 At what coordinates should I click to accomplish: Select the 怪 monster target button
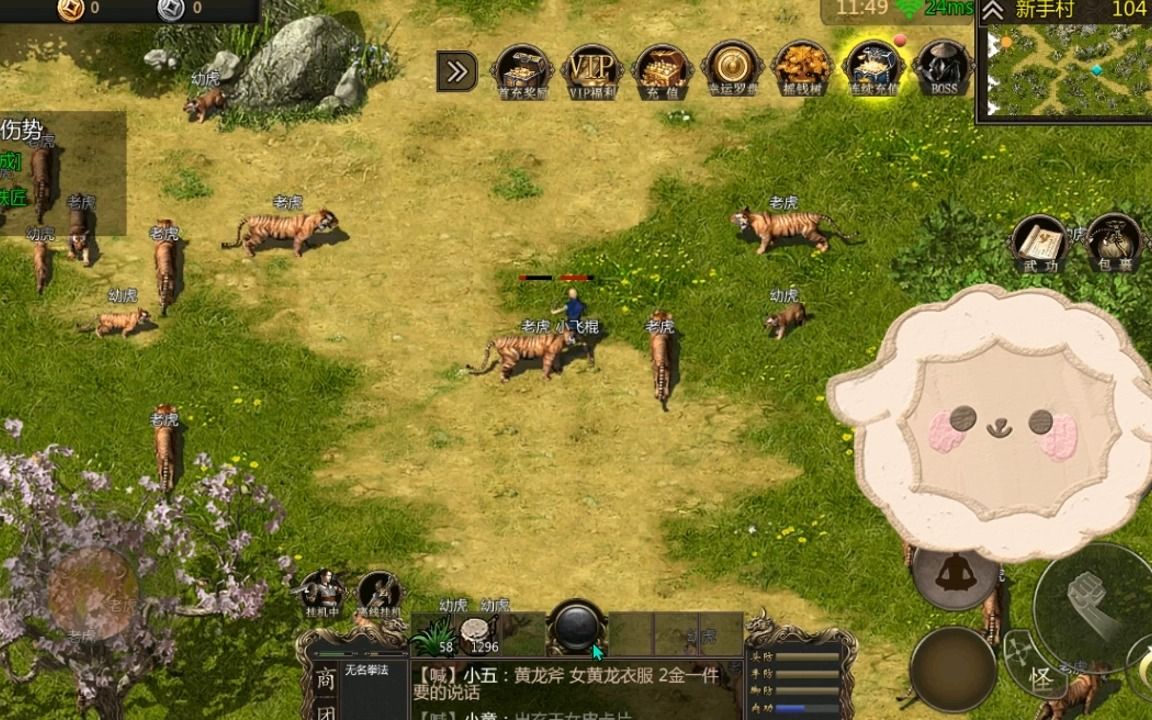click(x=1040, y=679)
